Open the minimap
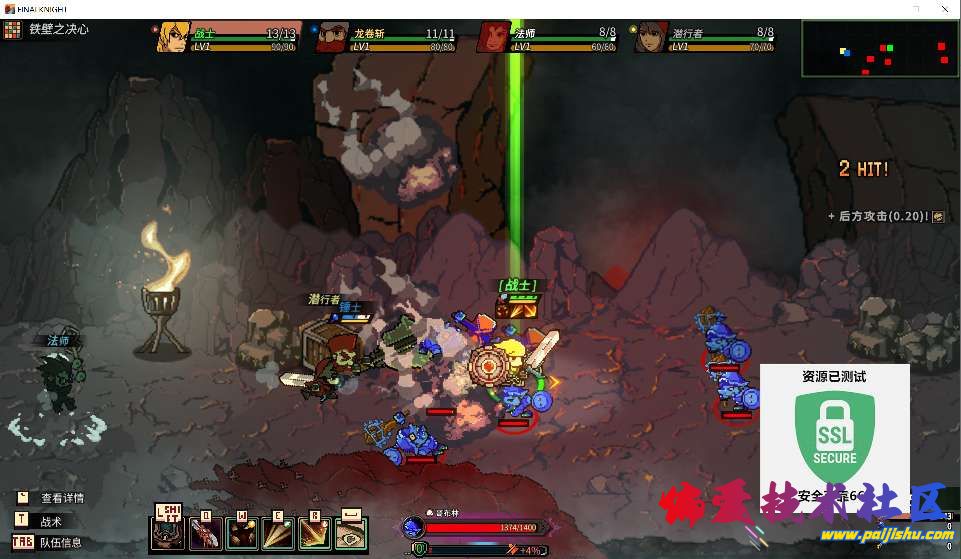This screenshot has height=559, width=961. point(876,48)
